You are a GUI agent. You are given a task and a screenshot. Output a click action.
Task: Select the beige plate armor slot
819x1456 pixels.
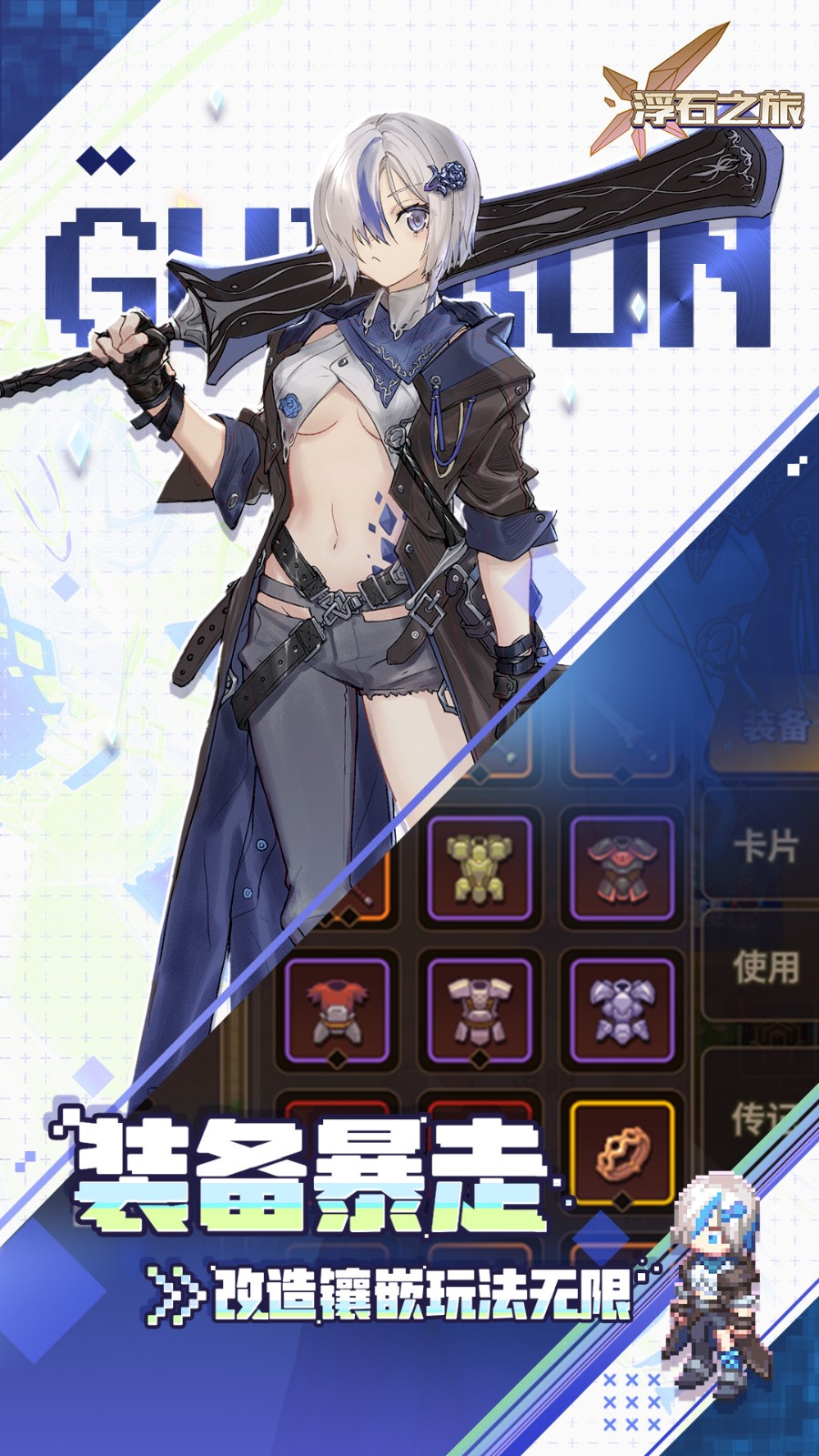(479, 1011)
